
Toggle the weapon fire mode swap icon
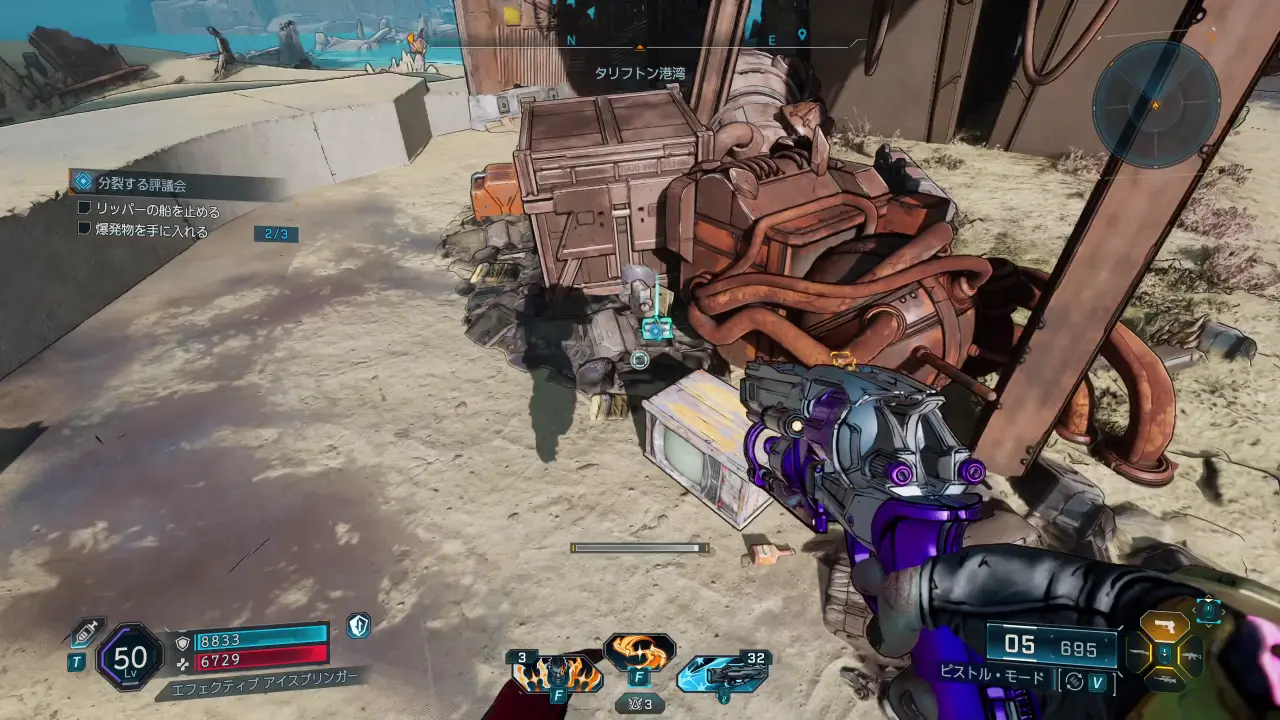point(1074,681)
